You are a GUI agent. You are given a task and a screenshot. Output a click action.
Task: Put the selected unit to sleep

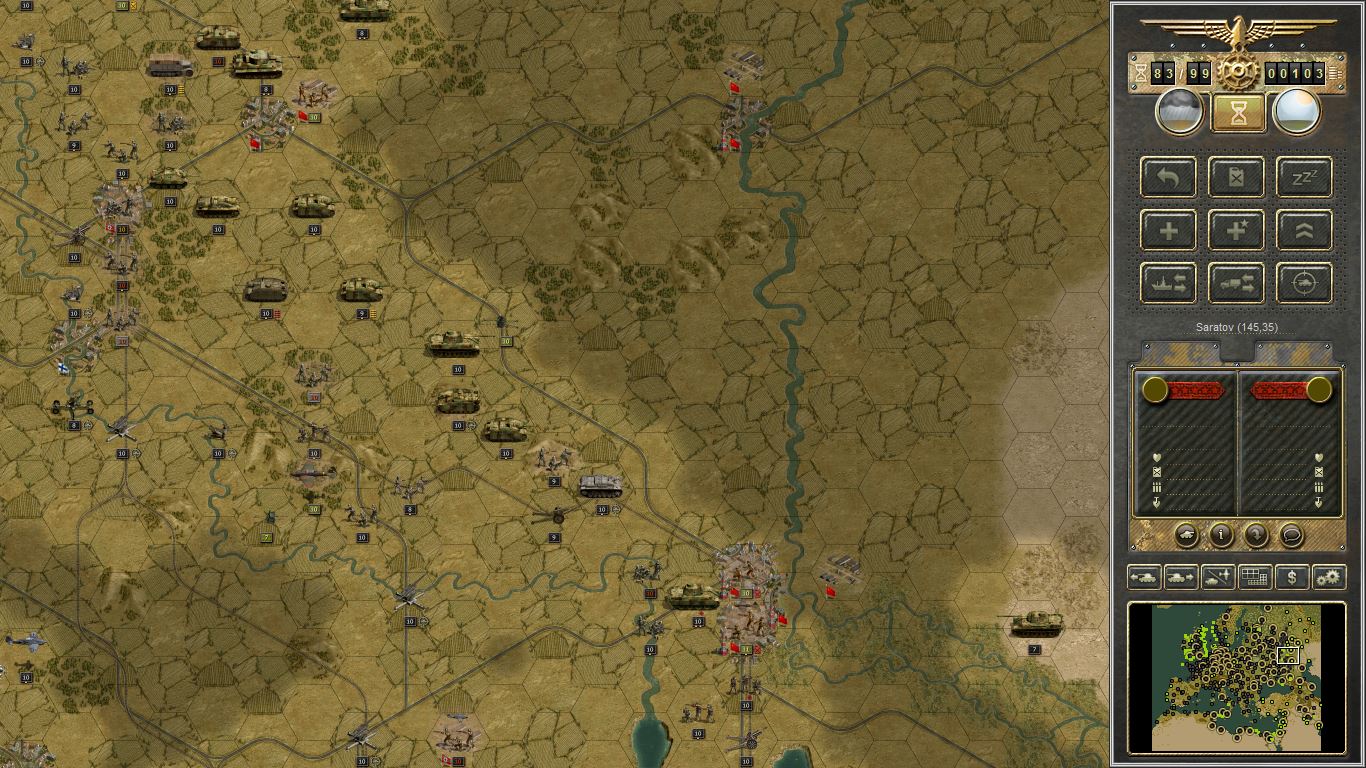click(1302, 177)
